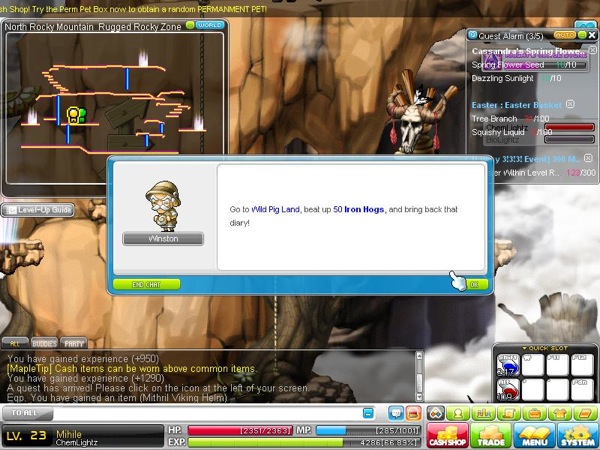Change the To All chat target
The image size is (600, 450).
click(x=35, y=412)
